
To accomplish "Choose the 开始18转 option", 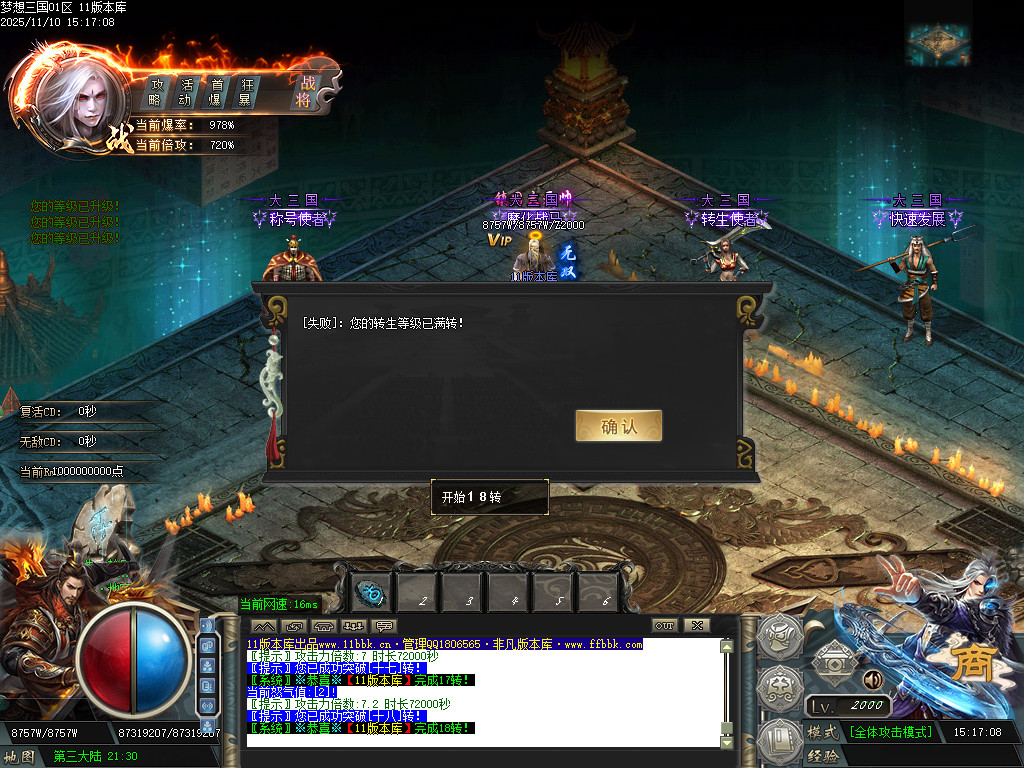I will [490, 497].
